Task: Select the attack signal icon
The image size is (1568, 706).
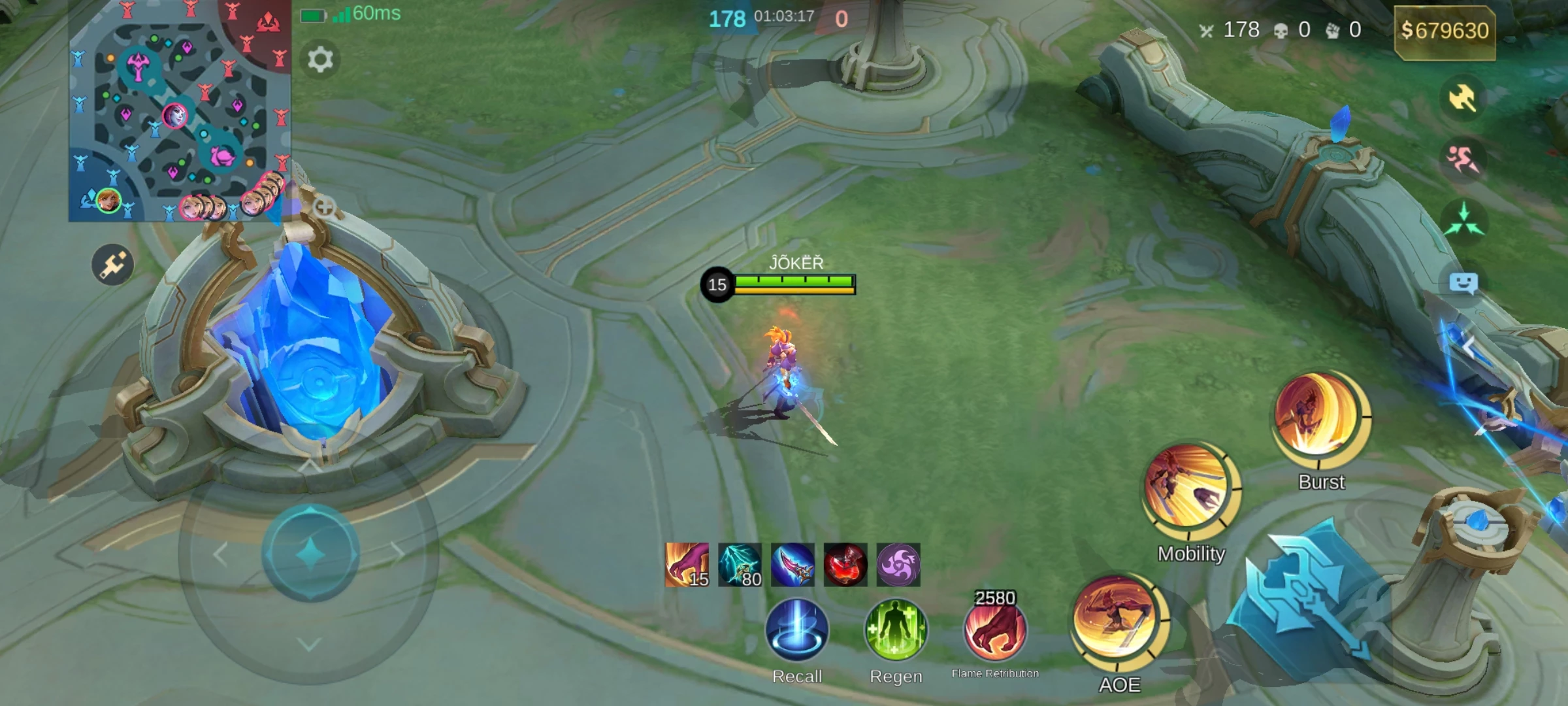Action: (x=1462, y=99)
